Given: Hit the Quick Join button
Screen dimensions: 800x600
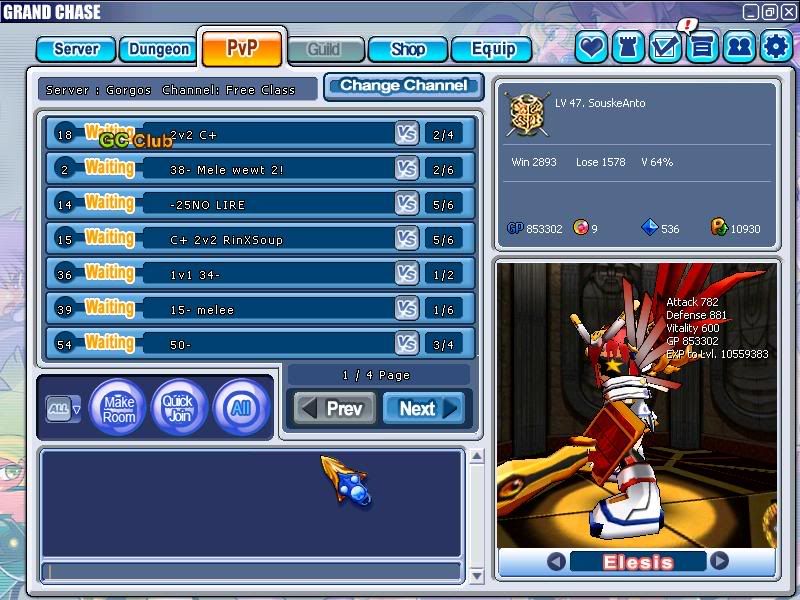Looking at the screenshot, I should click(x=179, y=408).
